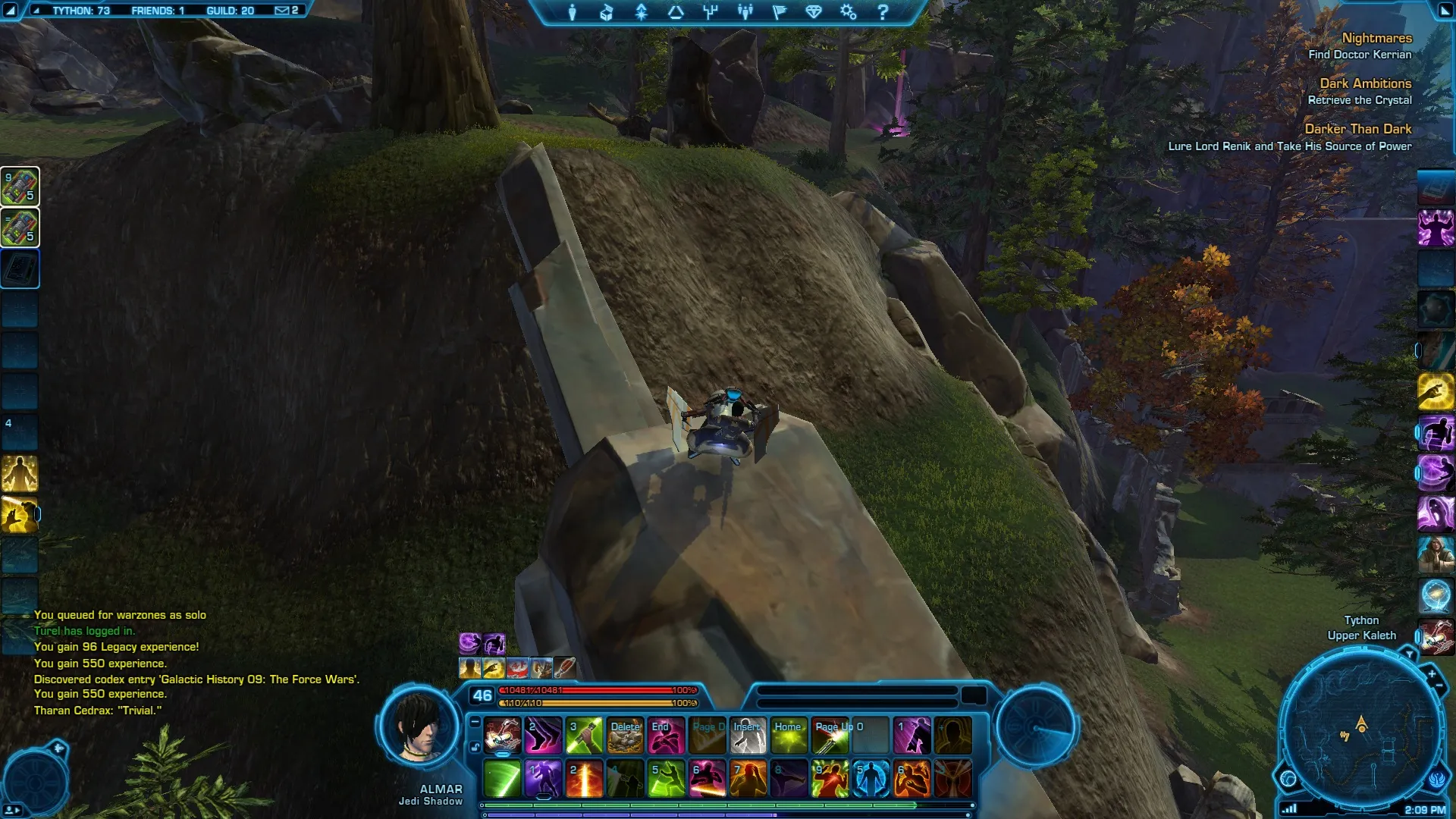Open the diamond Cartel Market icon
The height and width of the screenshot is (819, 1456).
[x=814, y=12]
